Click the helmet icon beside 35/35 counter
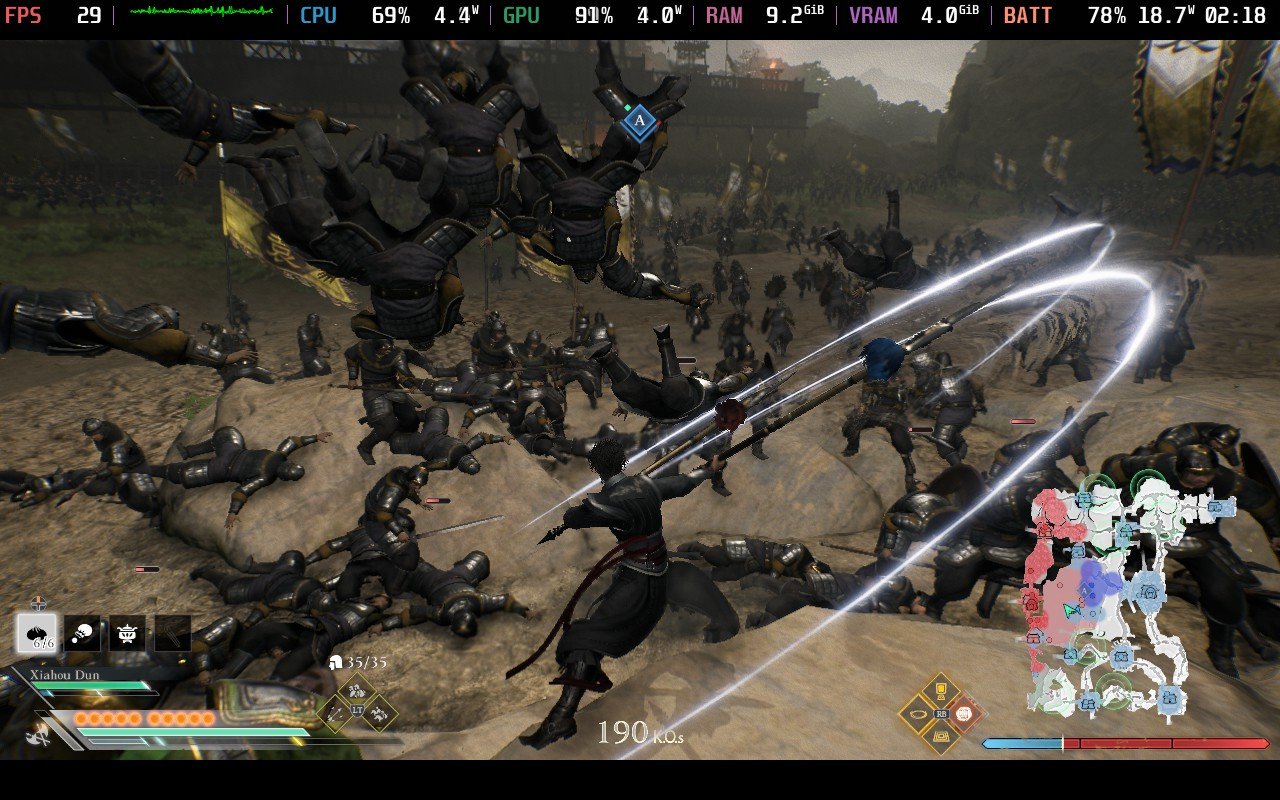Image resolution: width=1280 pixels, height=800 pixels. pos(335,663)
